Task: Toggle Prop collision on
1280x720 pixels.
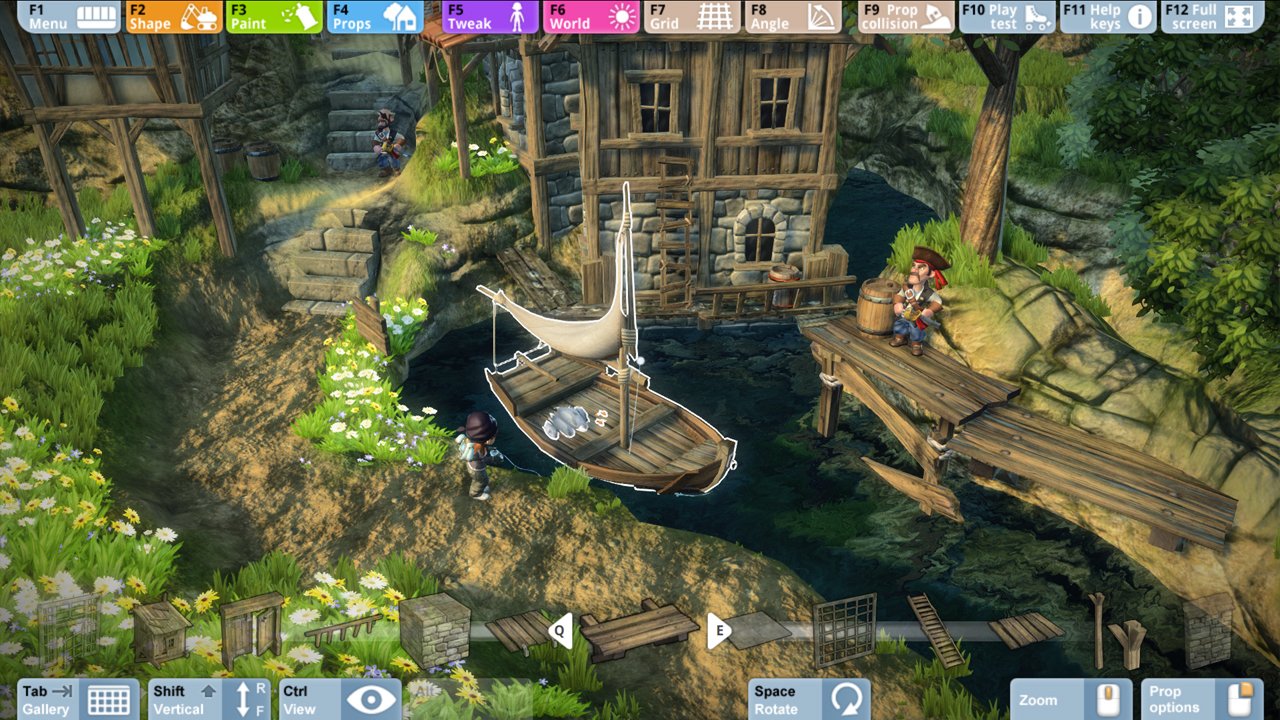Action: click(903, 15)
